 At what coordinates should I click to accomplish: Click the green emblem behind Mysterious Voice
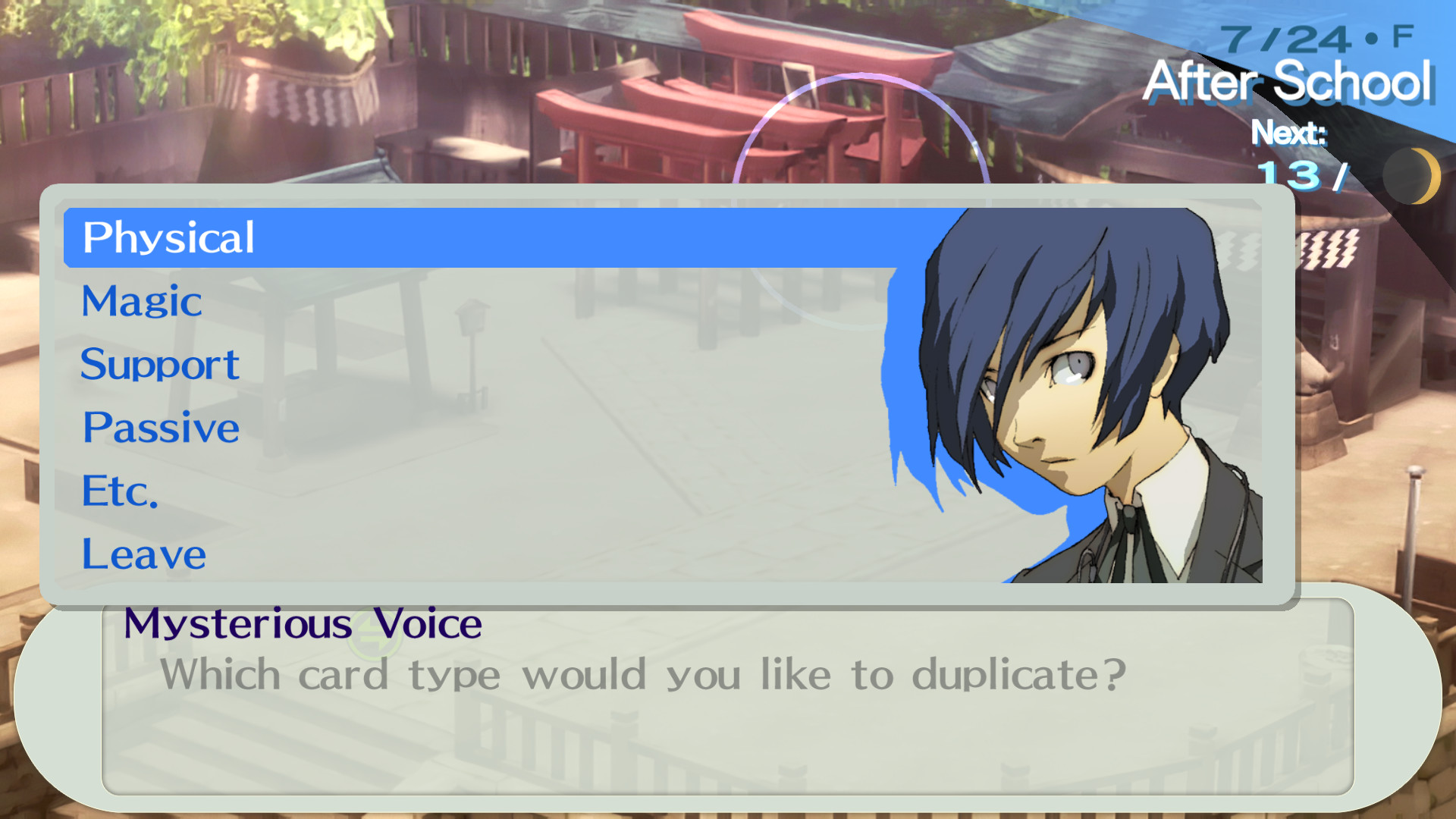click(x=372, y=633)
